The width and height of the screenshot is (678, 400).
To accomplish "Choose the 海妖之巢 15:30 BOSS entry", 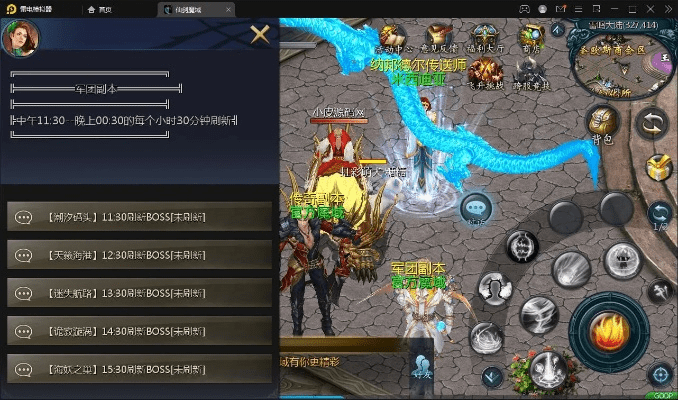I will 139,366.
